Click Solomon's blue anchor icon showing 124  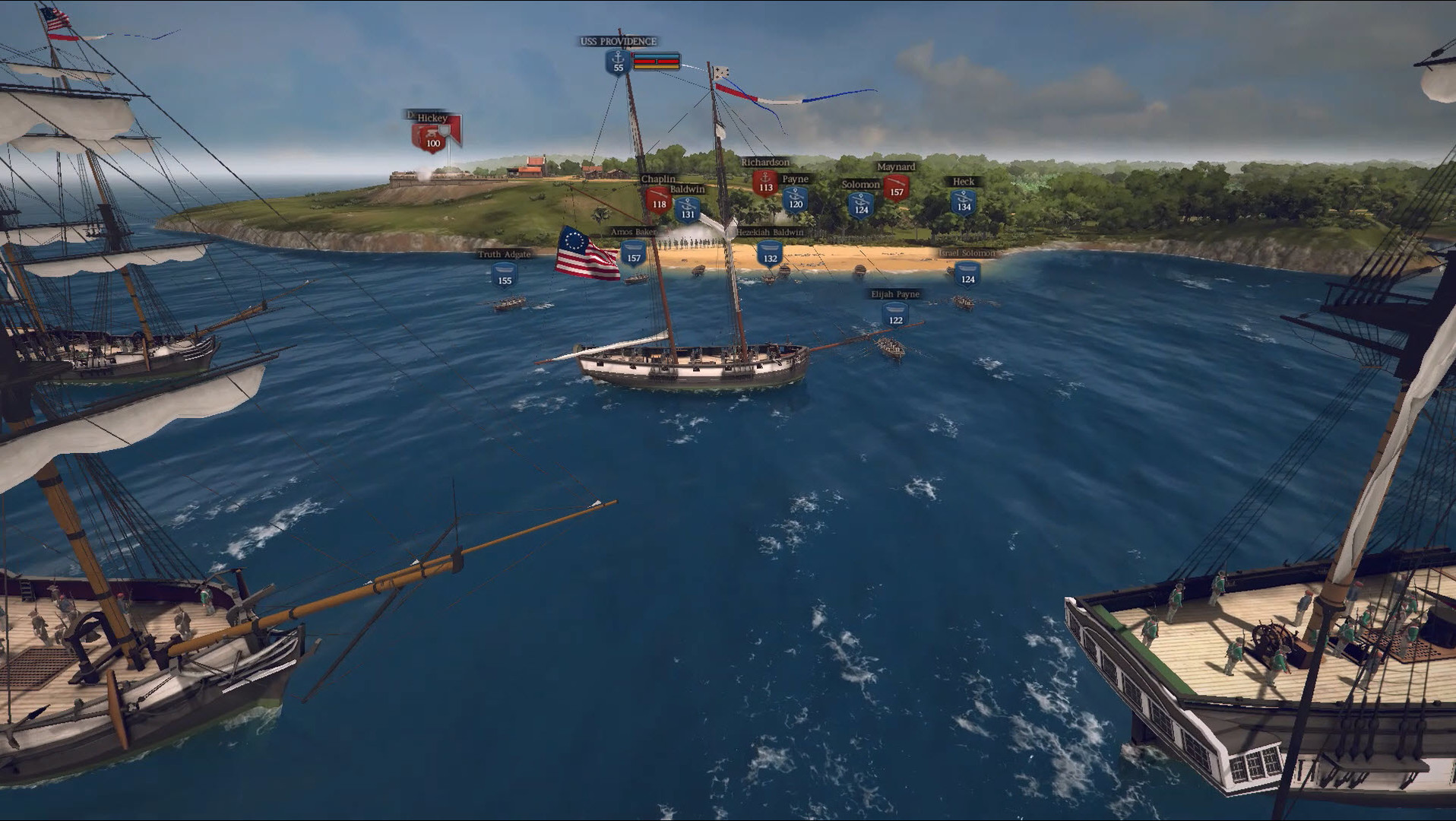(x=862, y=204)
